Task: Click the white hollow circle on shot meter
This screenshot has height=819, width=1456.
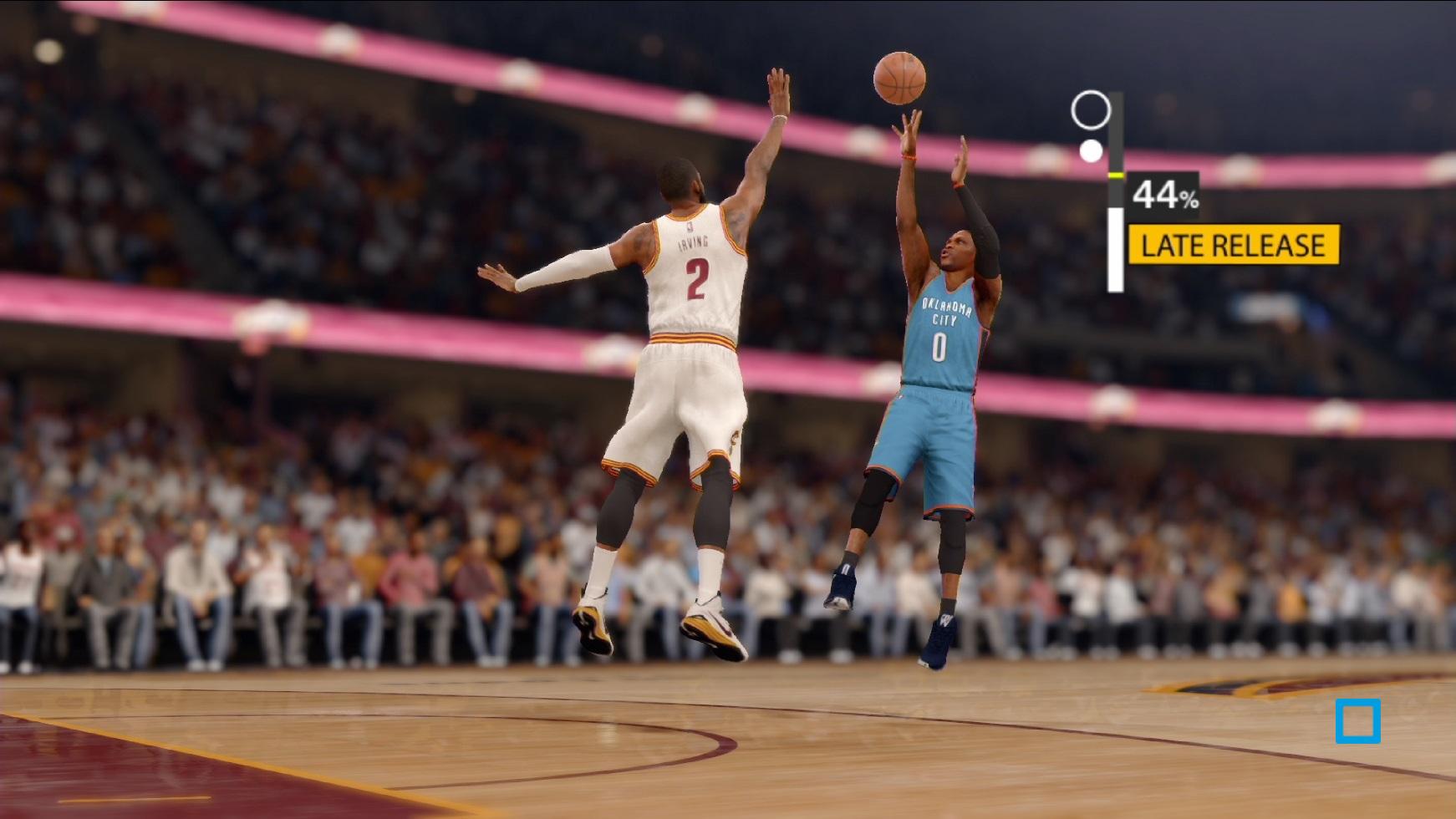Action: pyautogui.click(x=1090, y=111)
